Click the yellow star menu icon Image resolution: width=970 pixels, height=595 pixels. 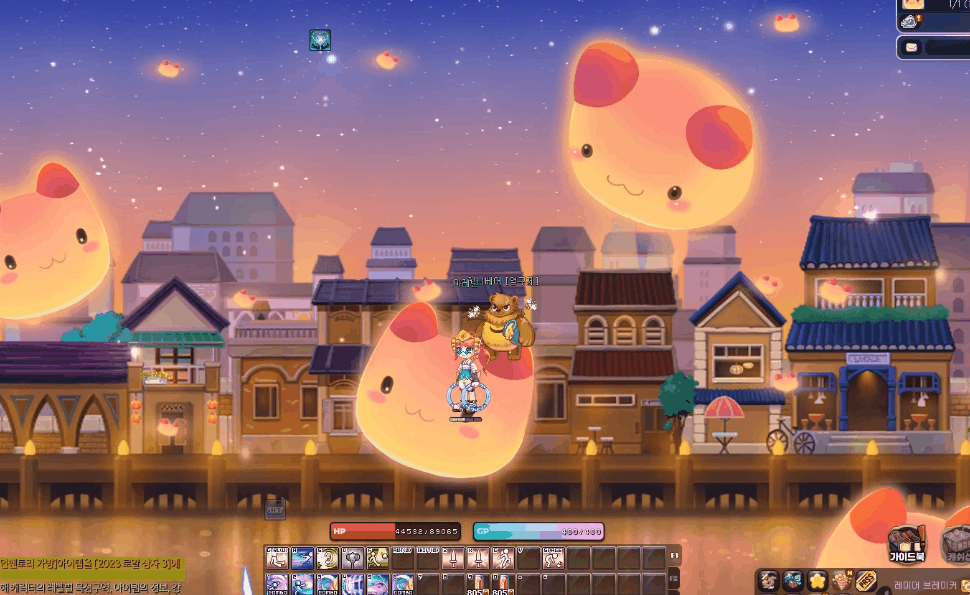click(817, 580)
